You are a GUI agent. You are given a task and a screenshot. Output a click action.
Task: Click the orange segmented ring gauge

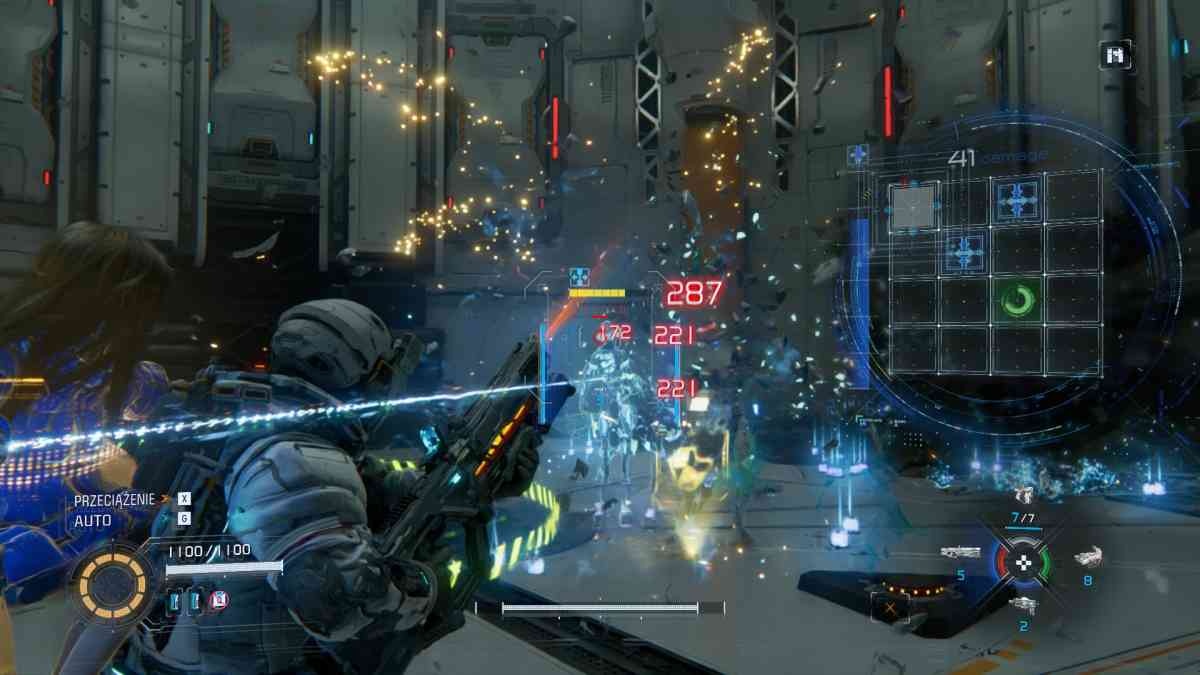[x=109, y=582]
